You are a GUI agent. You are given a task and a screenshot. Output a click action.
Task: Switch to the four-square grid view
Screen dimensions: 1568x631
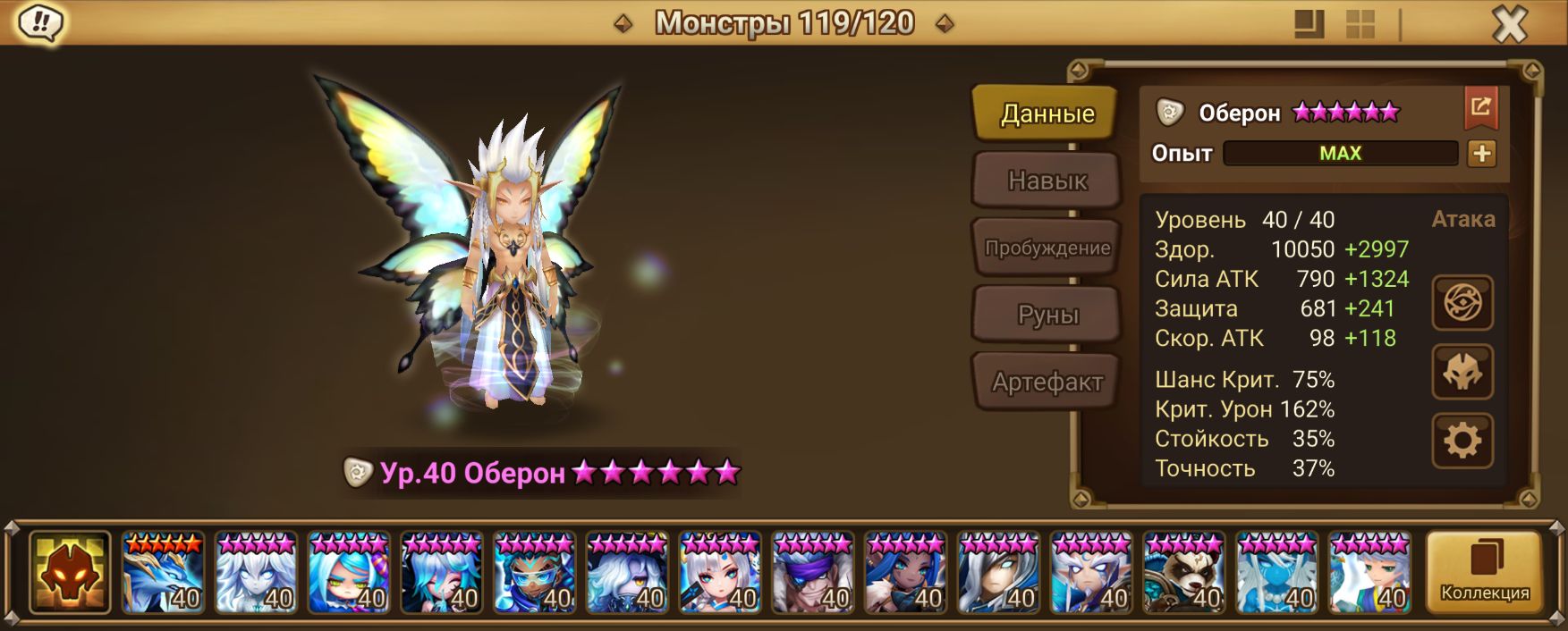(1360, 24)
